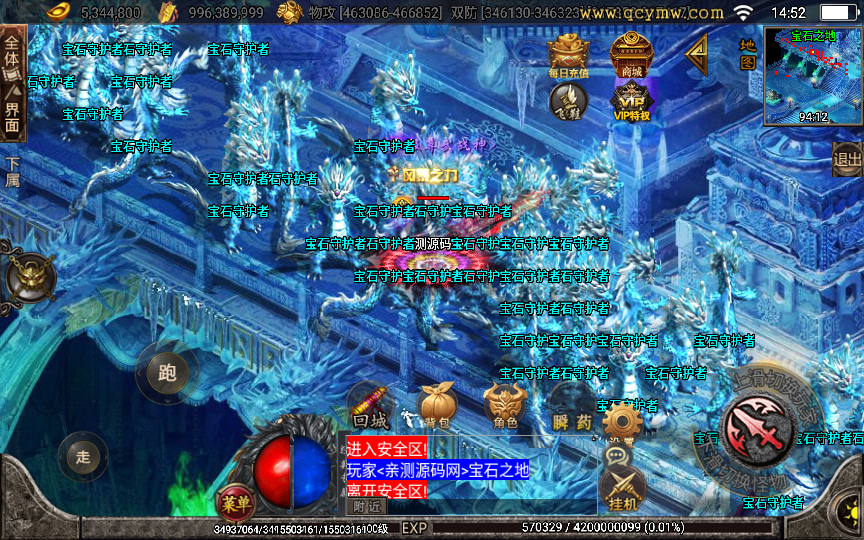Screen dimensions: 864x540
Task: Switch to 走 walk mode
Action: pos(83,458)
